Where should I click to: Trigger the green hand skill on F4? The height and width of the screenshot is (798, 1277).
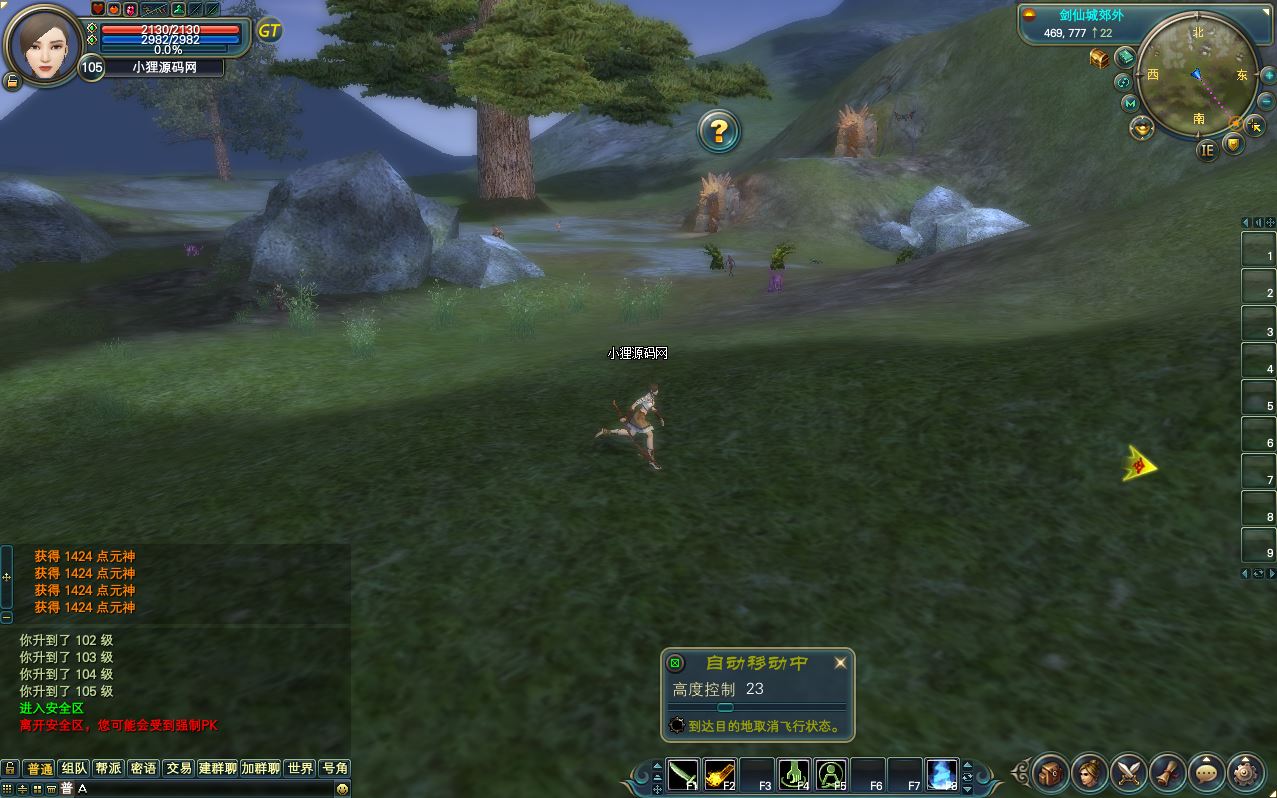coord(795,774)
